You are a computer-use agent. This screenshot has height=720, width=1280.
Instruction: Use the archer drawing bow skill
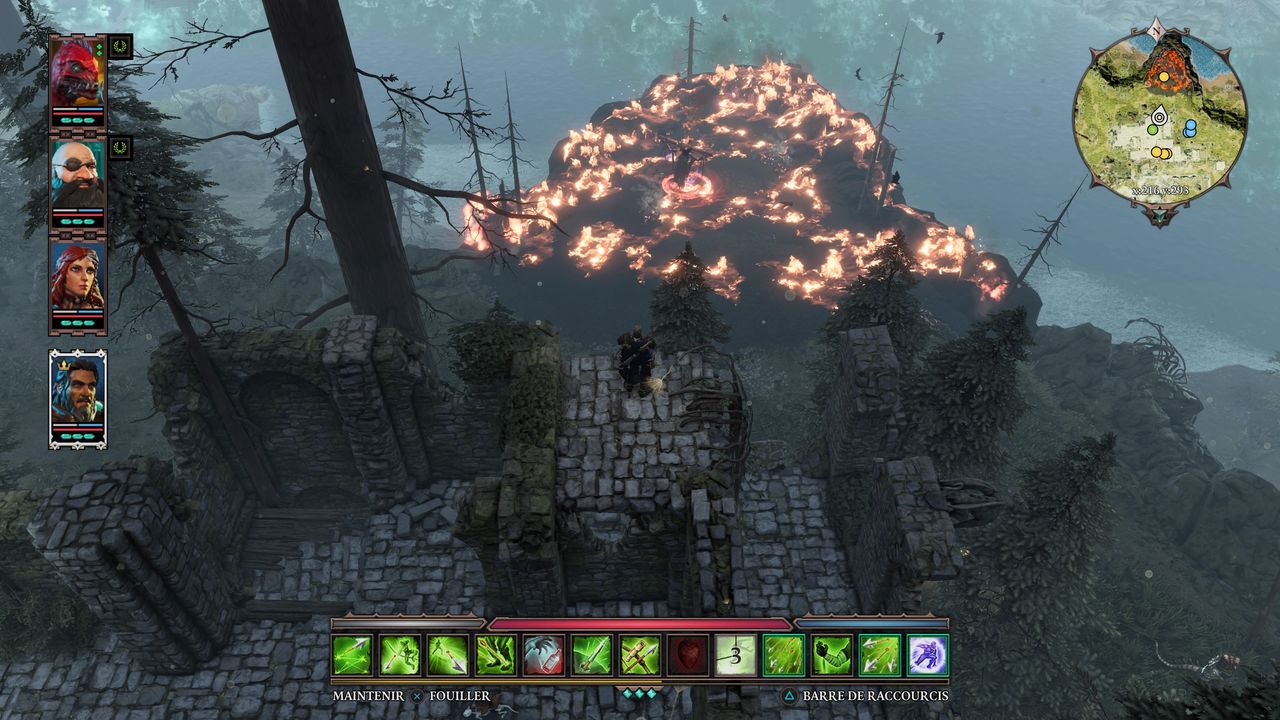[400, 655]
